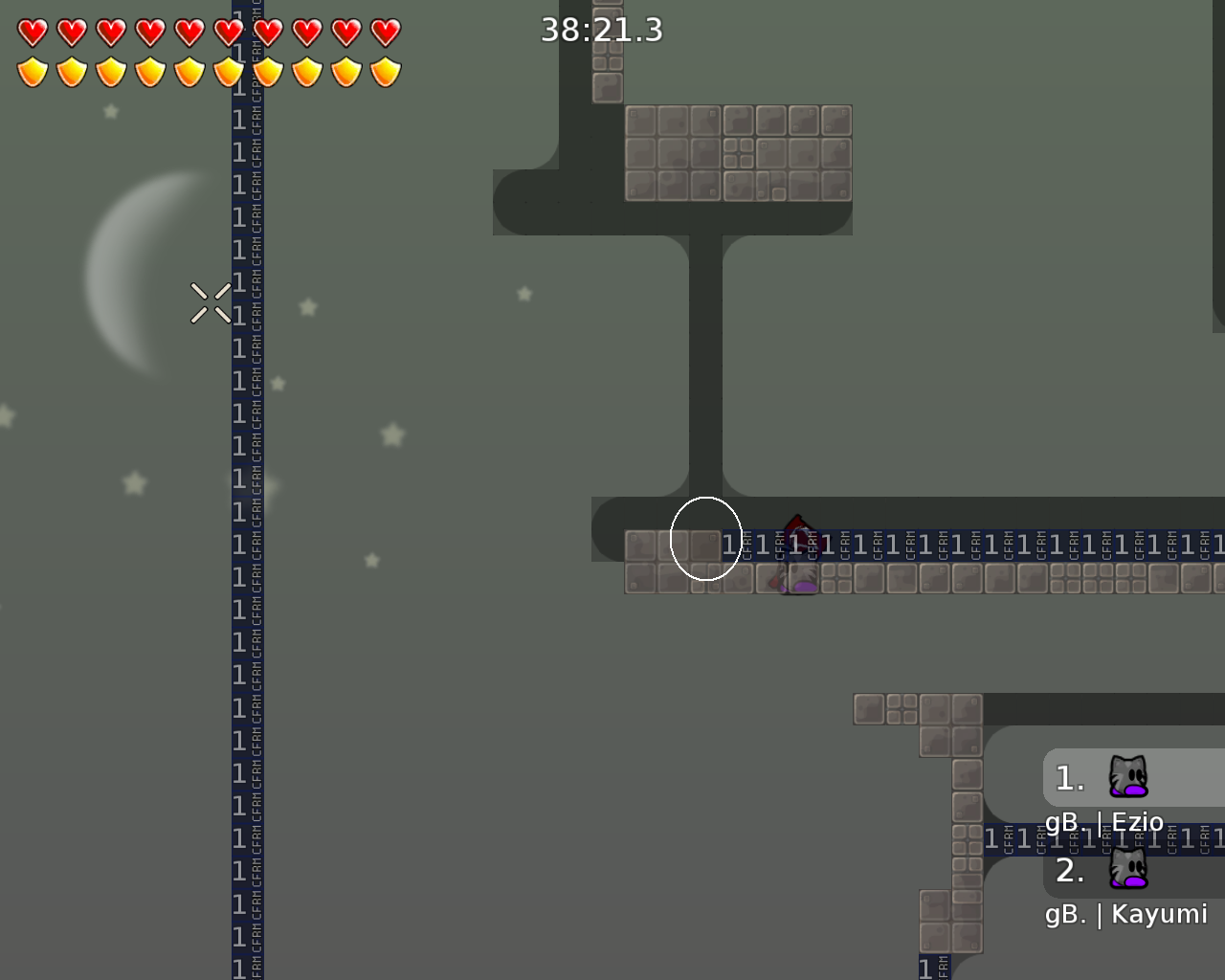The width and height of the screenshot is (1225, 980).
Task: Click the first red heart icon
Action: (31, 32)
